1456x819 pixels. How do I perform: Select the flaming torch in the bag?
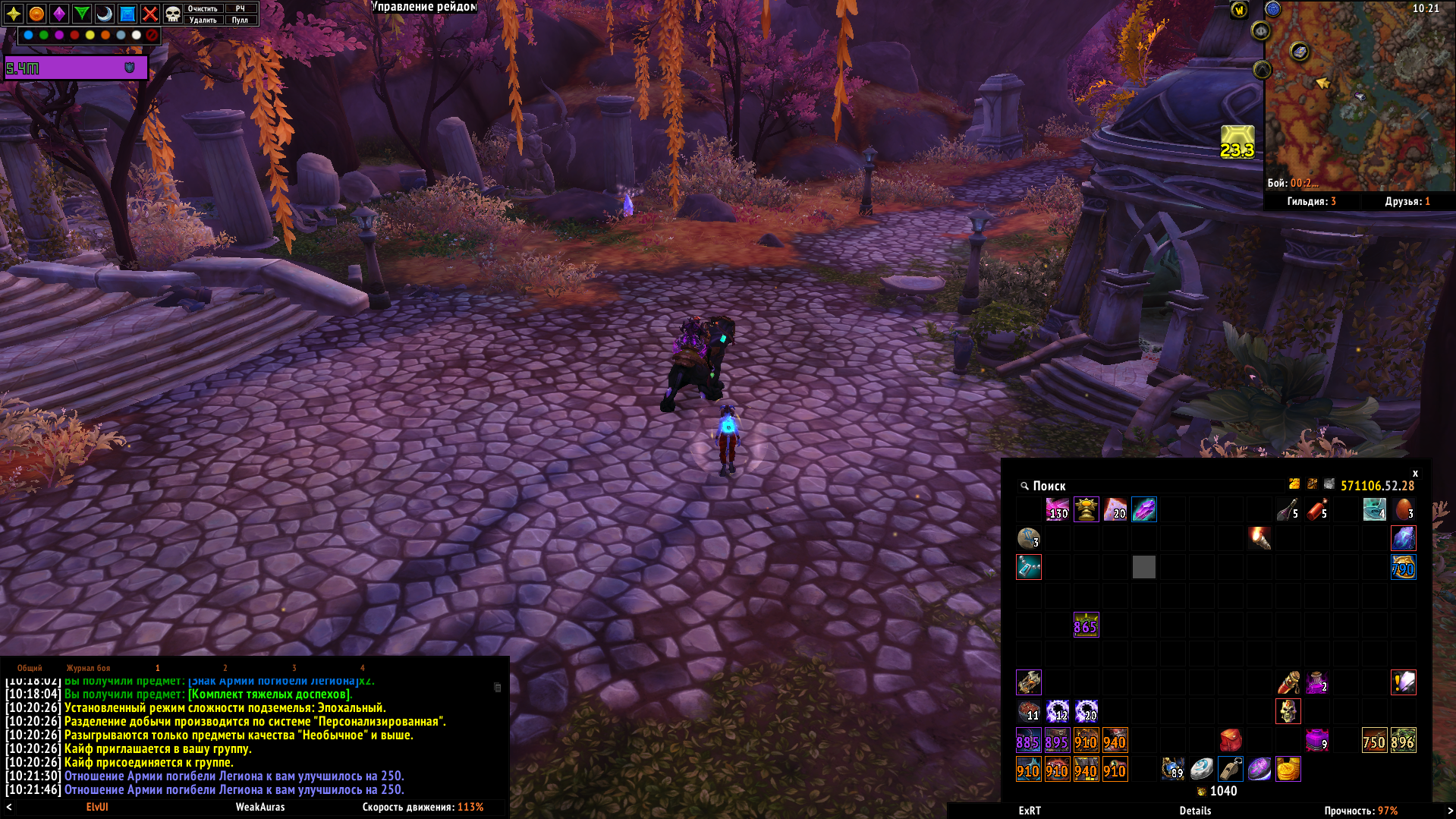(x=1259, y=538)
